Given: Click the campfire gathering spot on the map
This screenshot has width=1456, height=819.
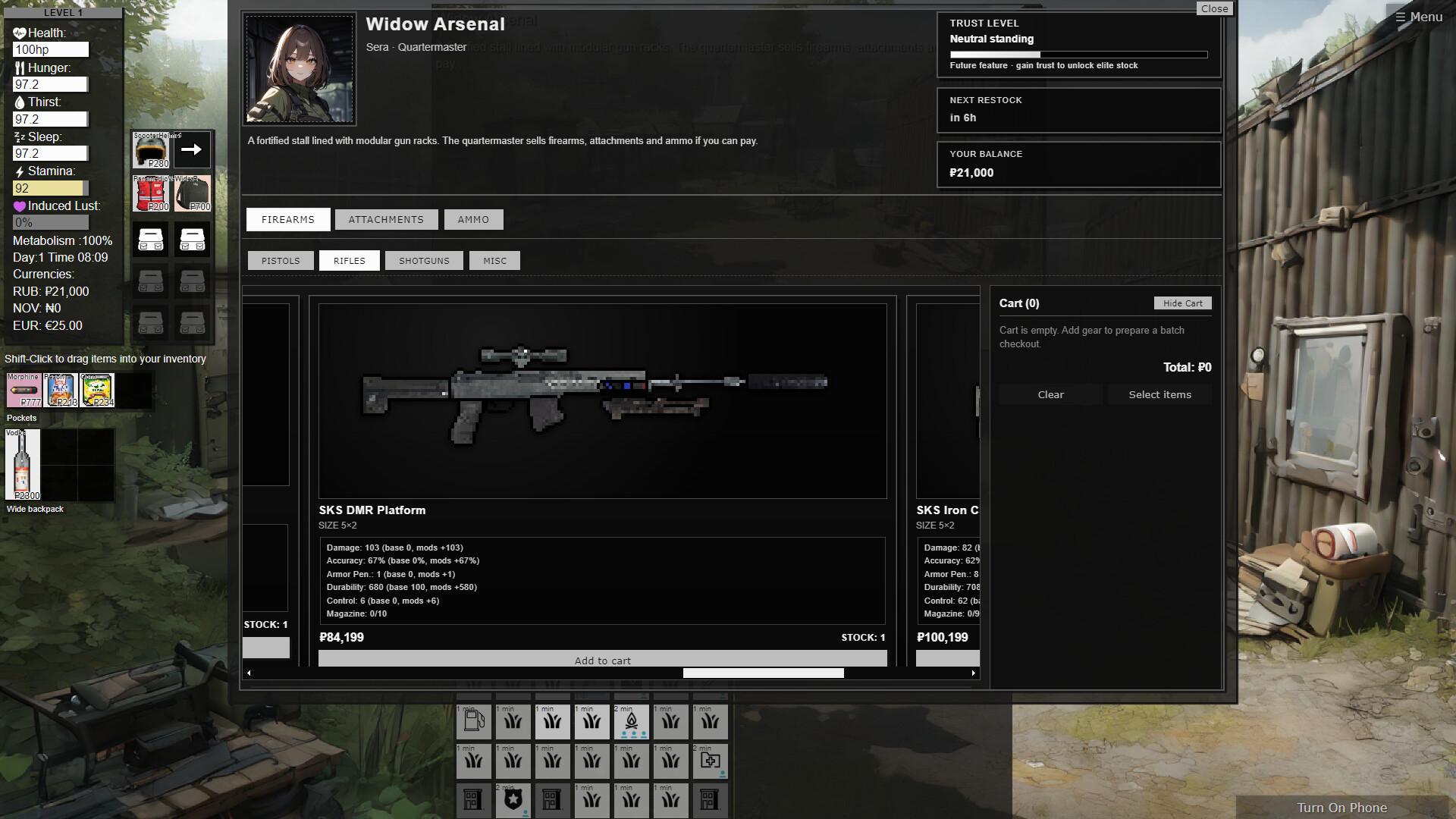Looking at the screenshot, I should (x=631, y=721).
